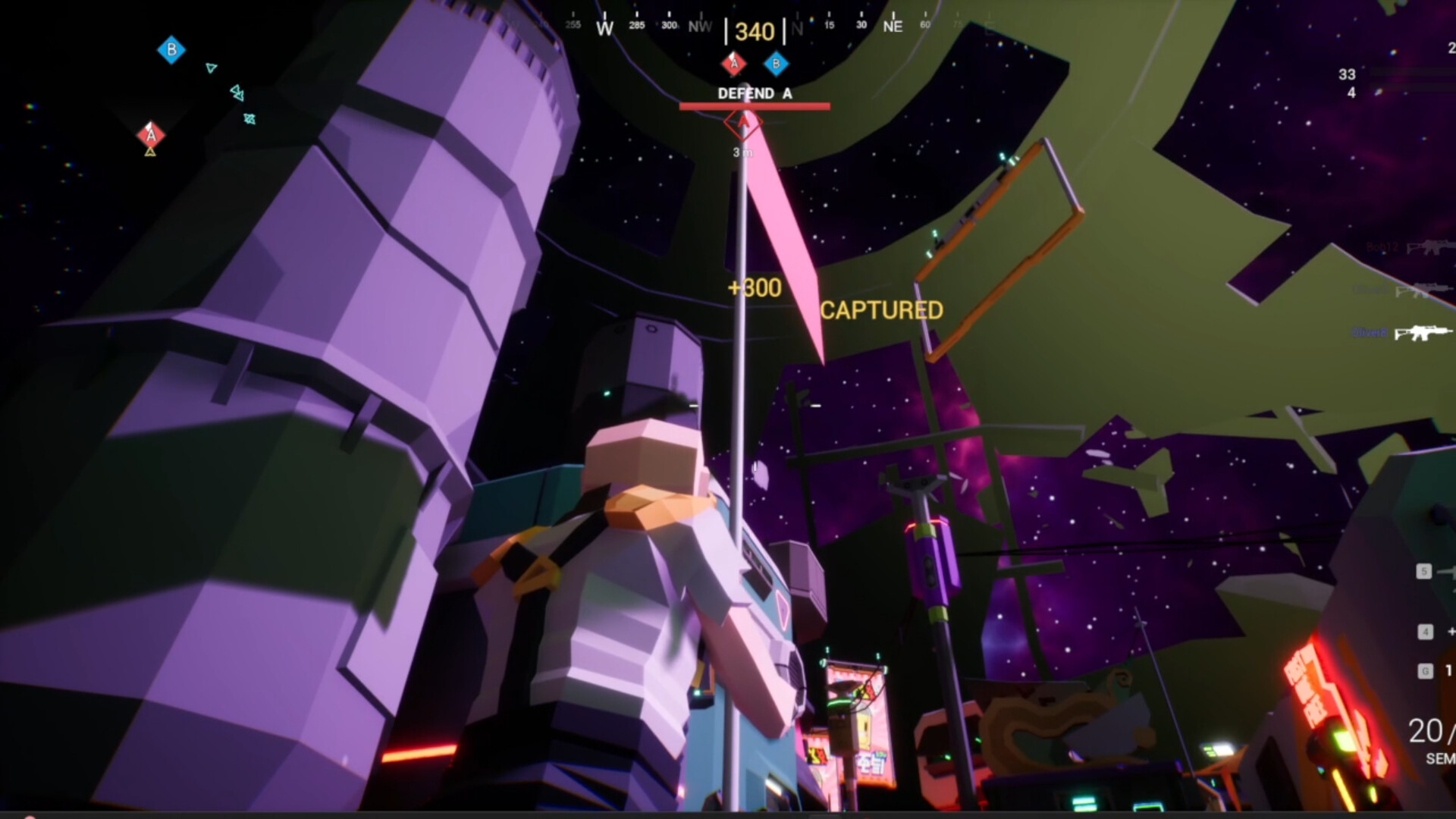The height and width of the screenshot is (819, 1456).
Task: Click the DEFEND A objective label
Action: pyautogui.click(x=755, y=94)
